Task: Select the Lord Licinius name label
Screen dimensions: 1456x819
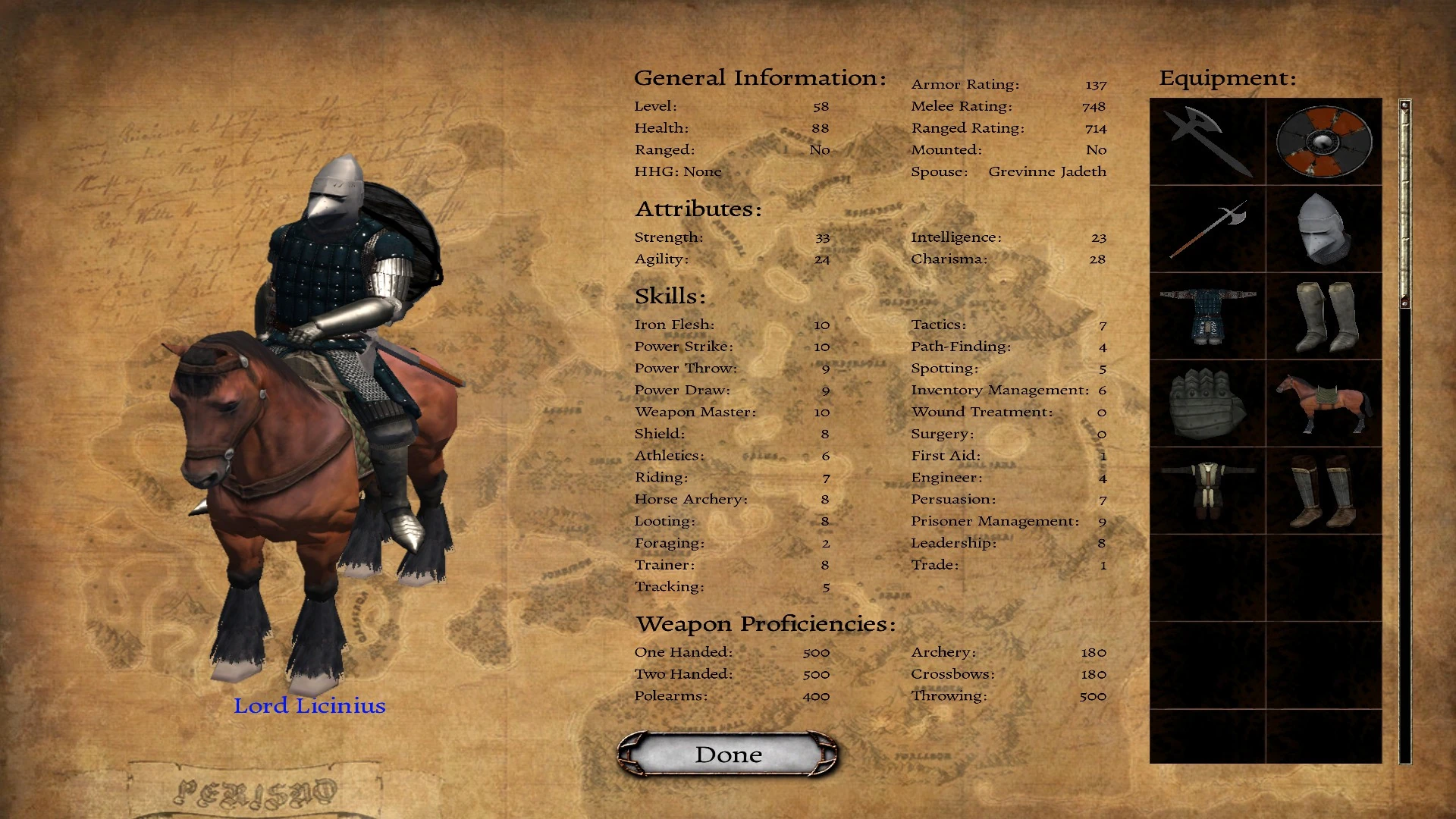Action: (x=310, y=705)
